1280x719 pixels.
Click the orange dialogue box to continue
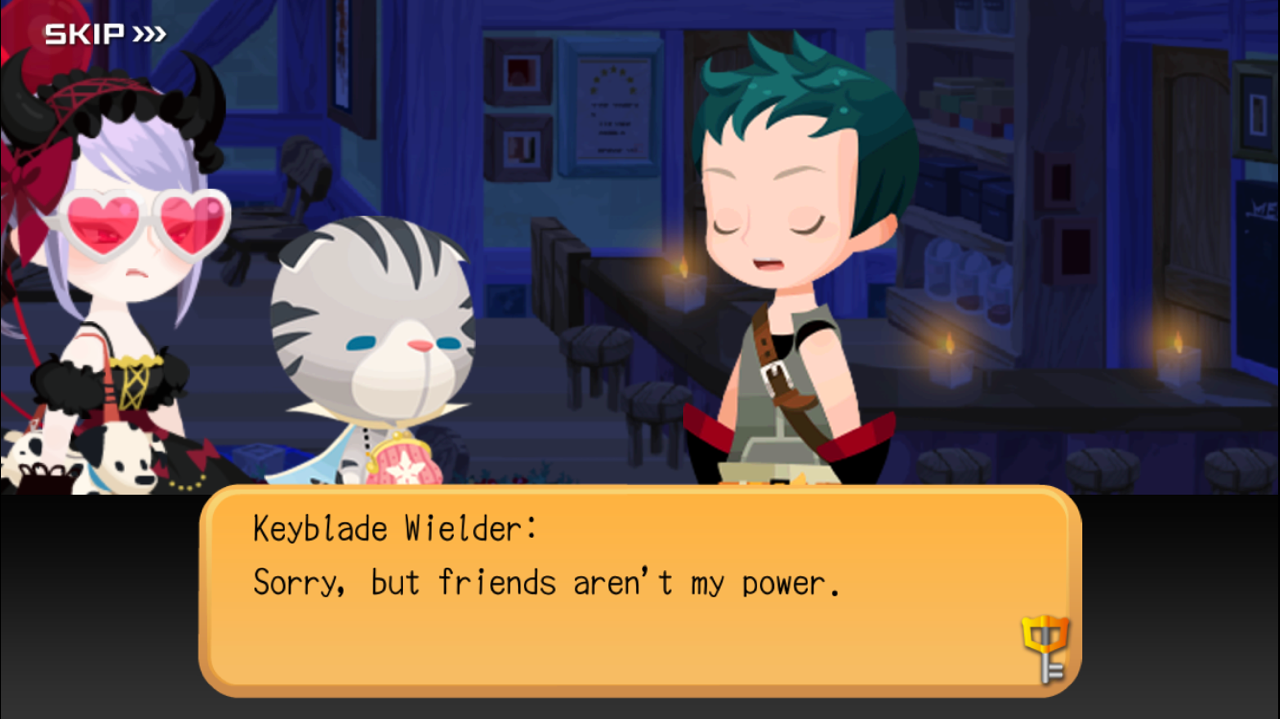[x=640, y=590]
